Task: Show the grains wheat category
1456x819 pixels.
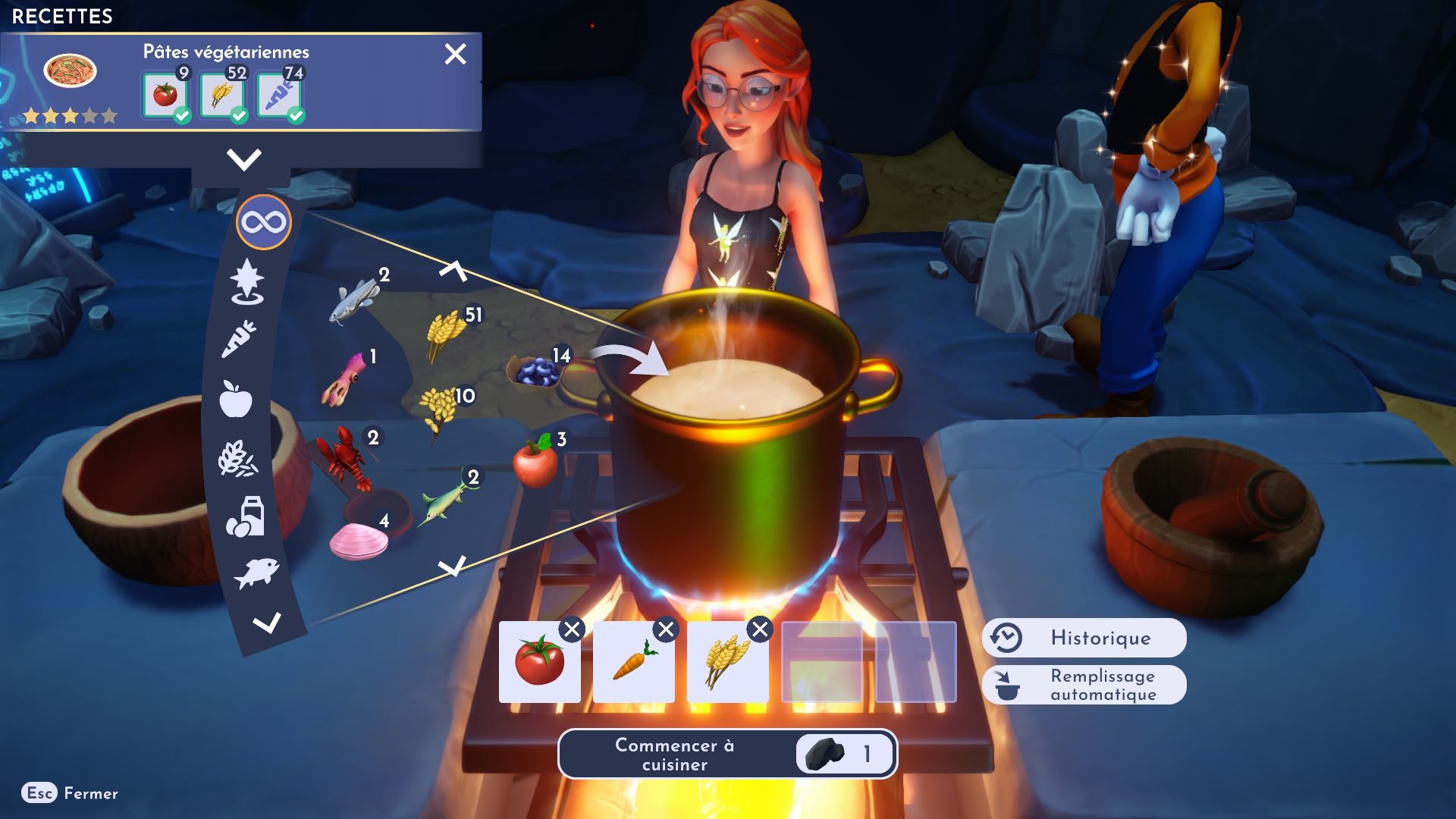Action: [238, 460]
